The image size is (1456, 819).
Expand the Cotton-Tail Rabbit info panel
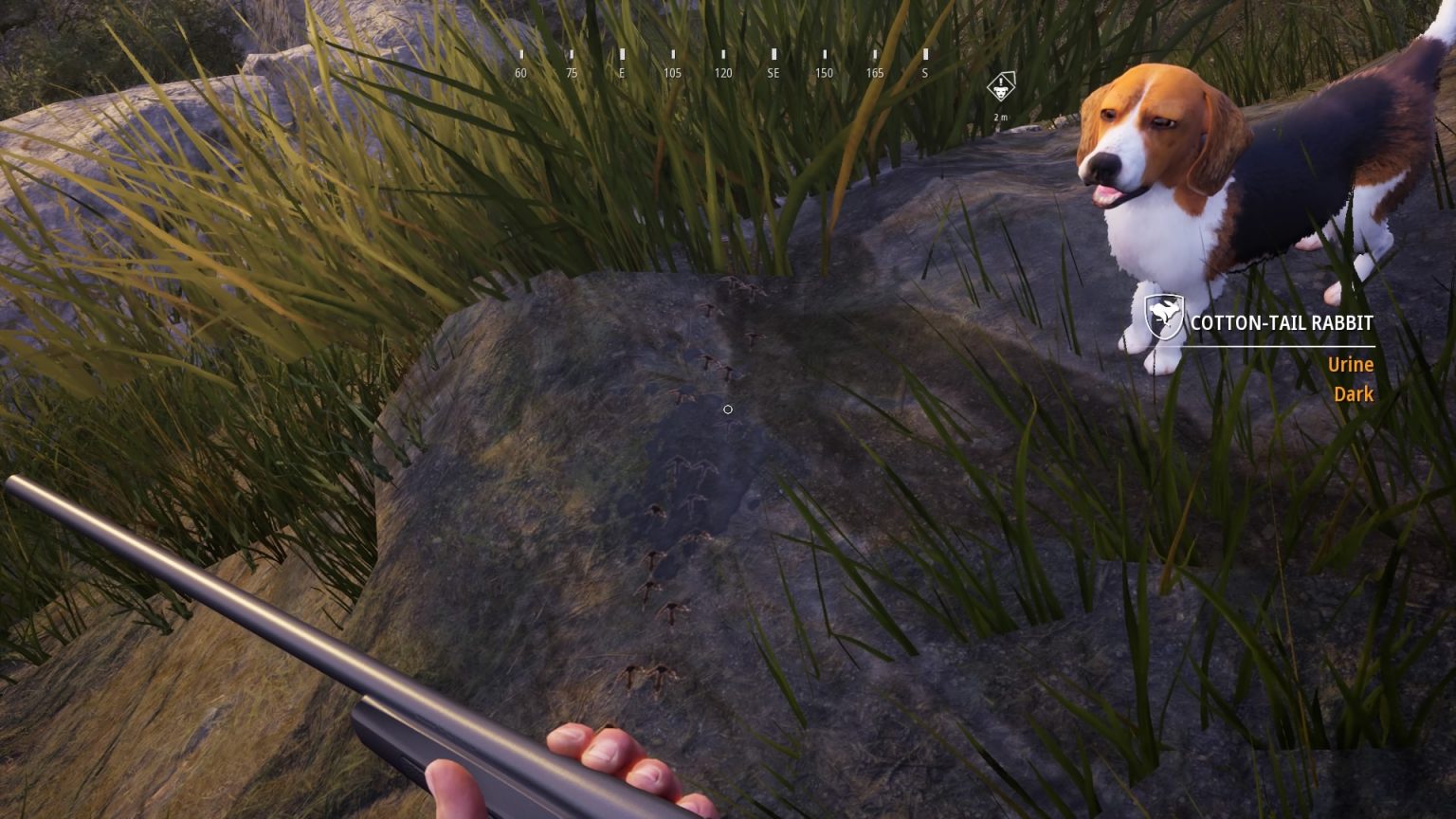pyautogui.click(x=1280, y=322)
